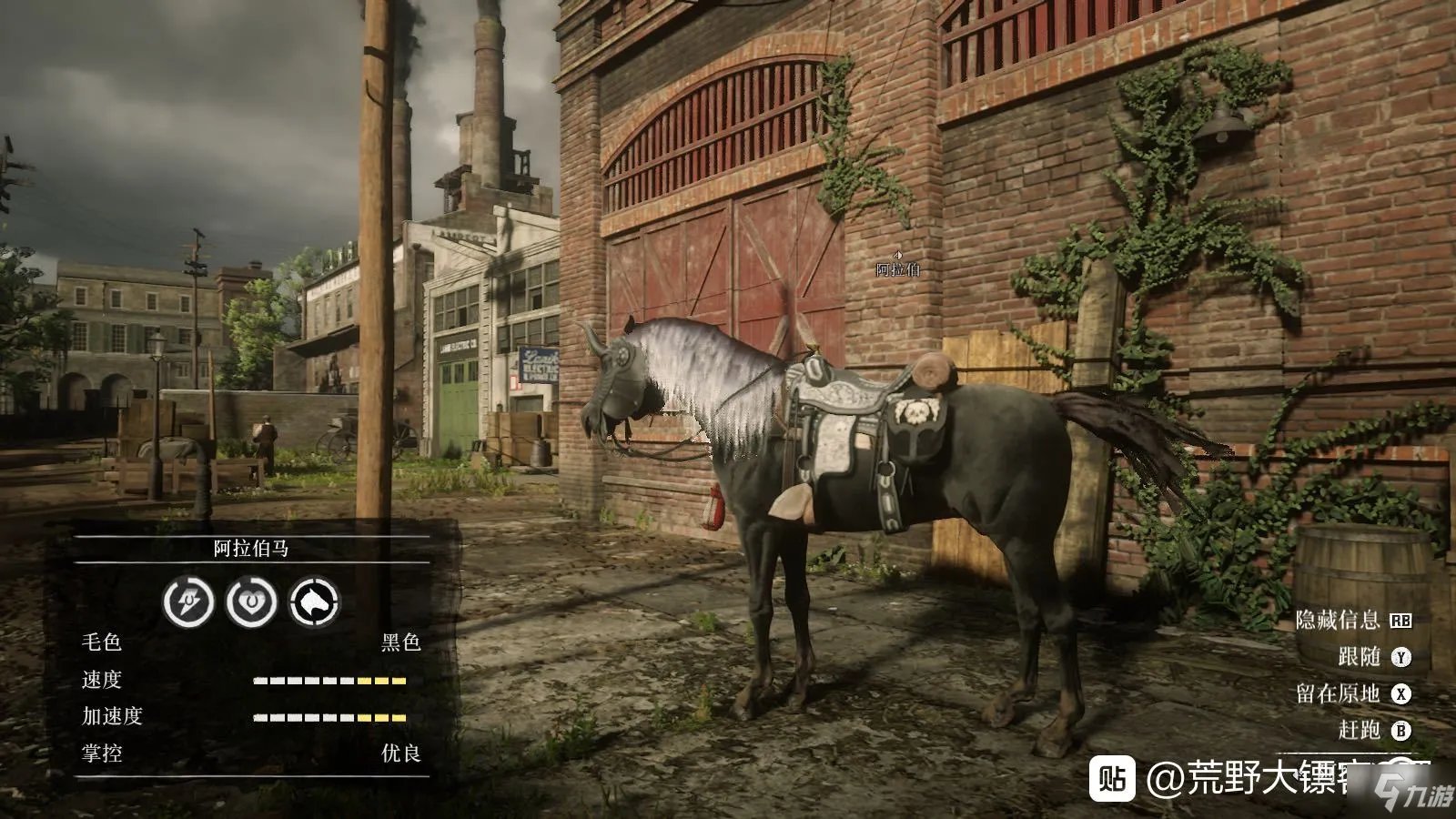Choose the 赶跑 flee command
1456x819 pixels.
(x=1373, y=730)
